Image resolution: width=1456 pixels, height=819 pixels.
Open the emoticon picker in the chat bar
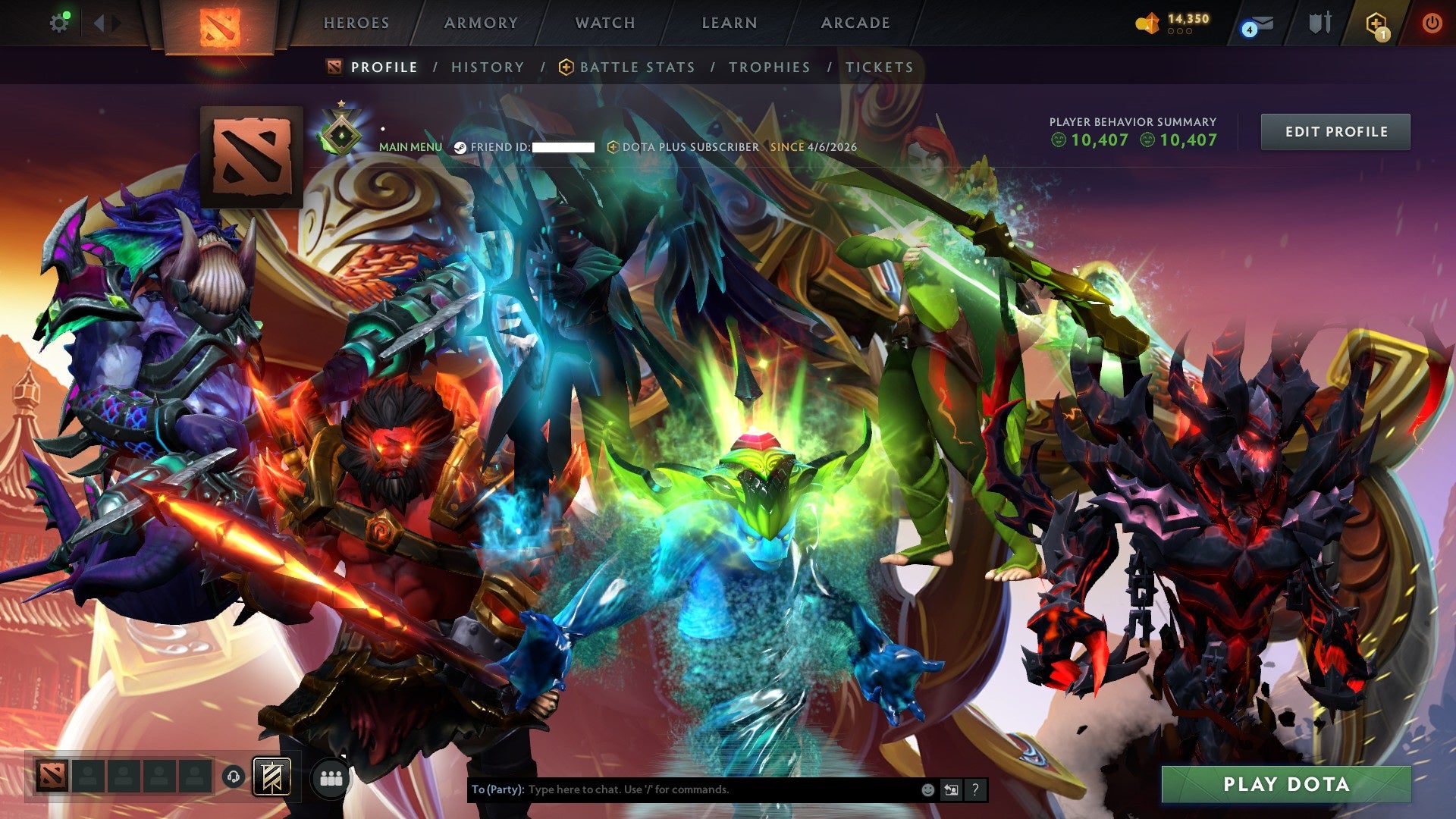[927, 789]
